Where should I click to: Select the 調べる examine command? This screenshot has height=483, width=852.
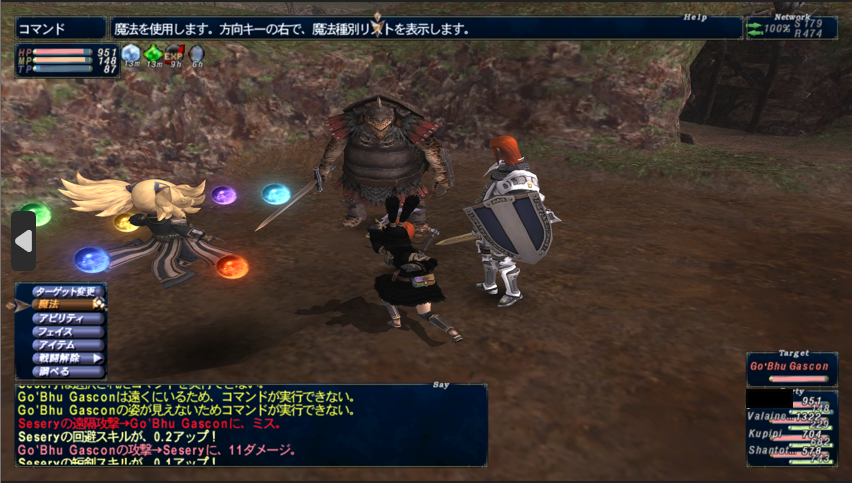pyautogui.click(x=58, y=370)
